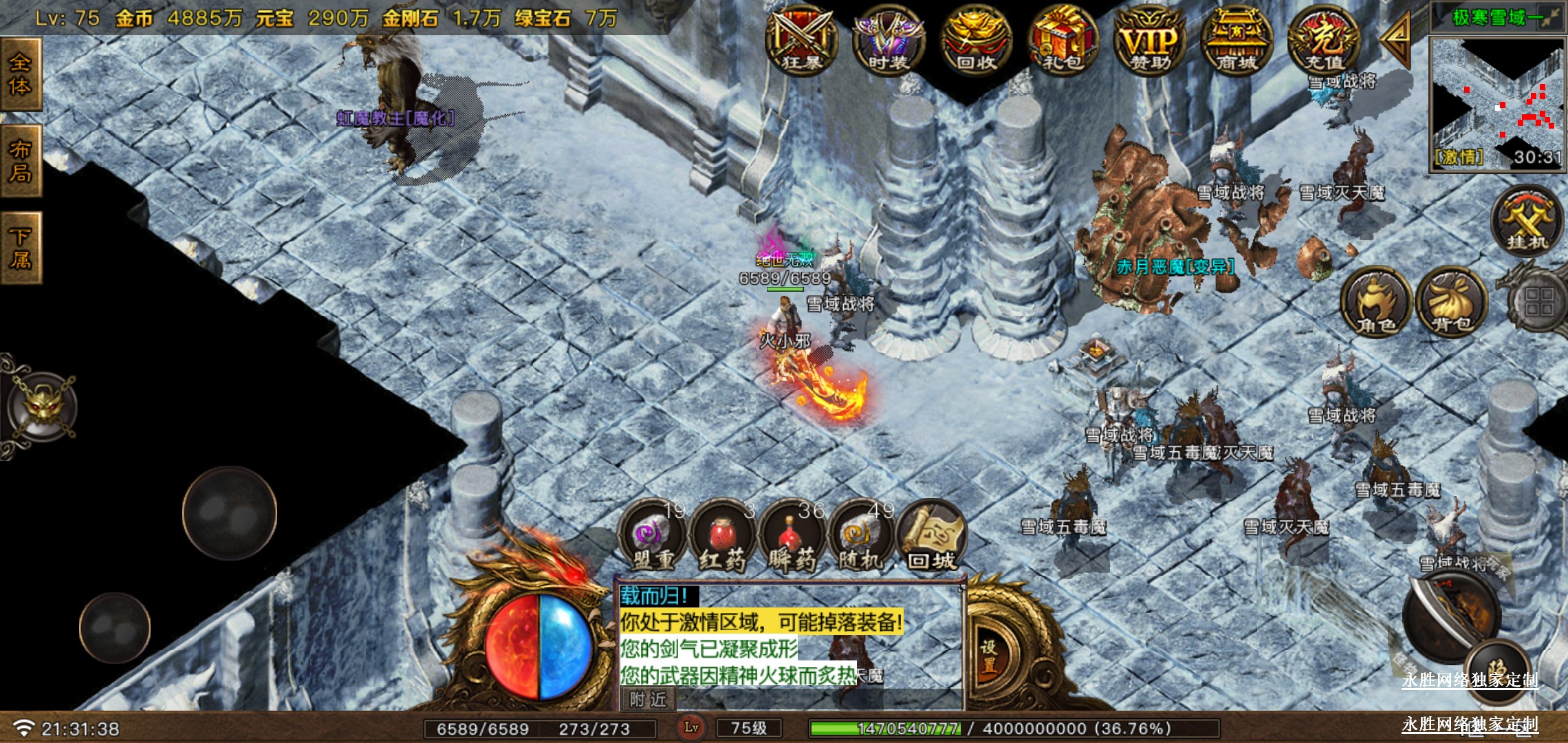Open the 礼包 gift pack menu
The width and height of the screenshot is (1568, 743).
pos(1063,41)
